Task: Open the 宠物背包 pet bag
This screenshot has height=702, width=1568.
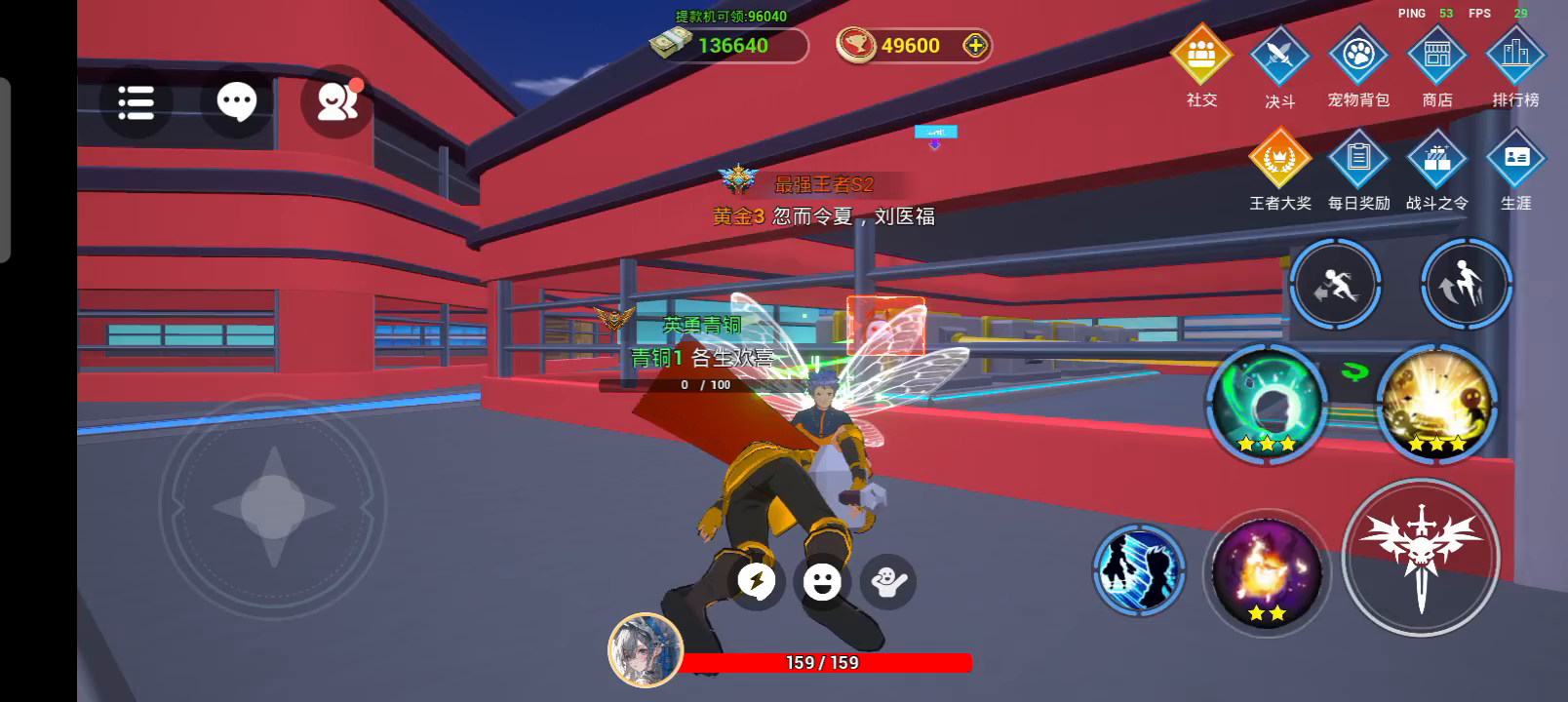Action: pyautogui.click(x=1358, y=57)
